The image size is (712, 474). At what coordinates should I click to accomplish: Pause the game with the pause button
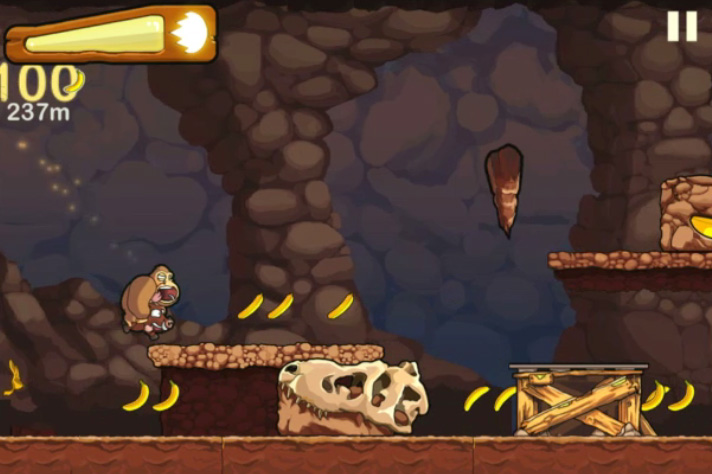pyautogui.click(x=682, y=26)
